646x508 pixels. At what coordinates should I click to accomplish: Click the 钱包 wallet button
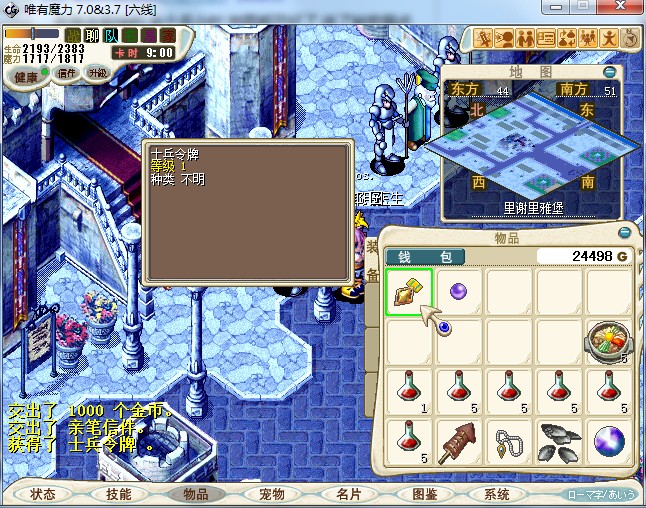(425, 257)
